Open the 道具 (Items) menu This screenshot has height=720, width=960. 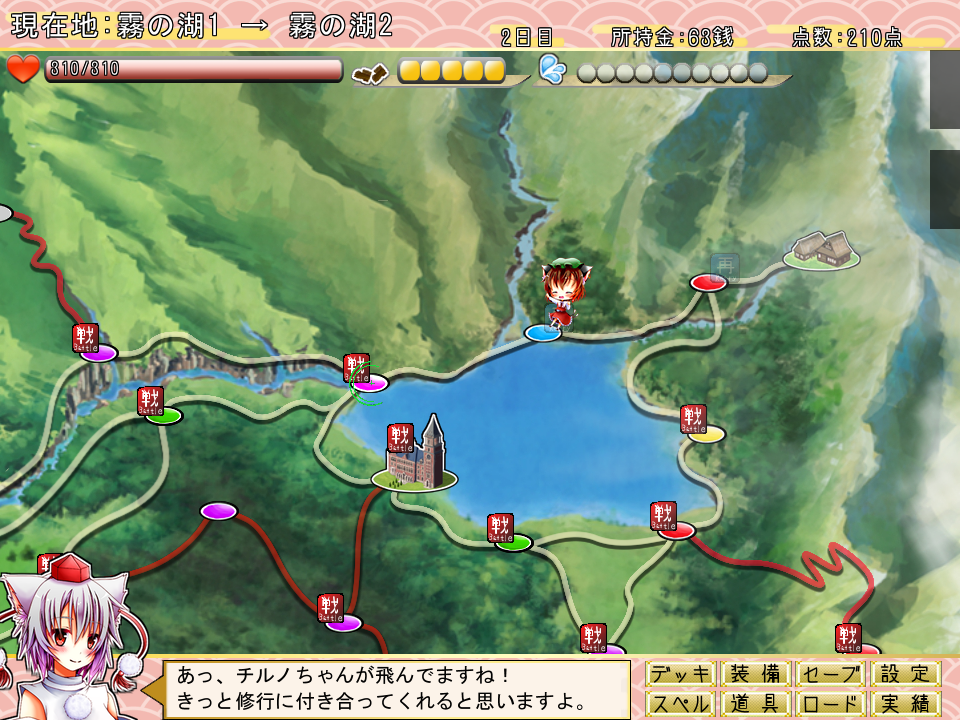click(756, 704)
